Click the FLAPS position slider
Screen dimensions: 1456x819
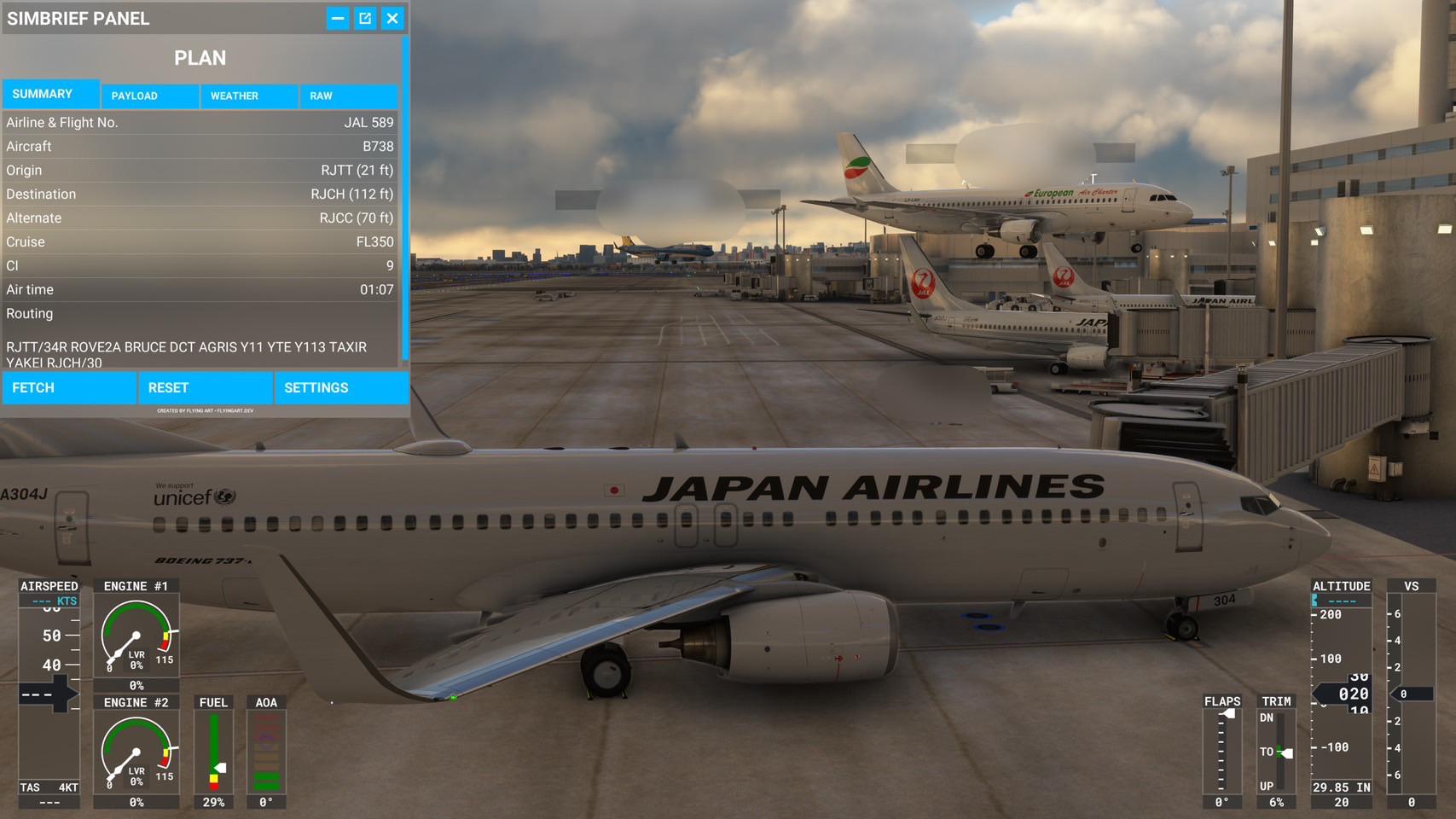1223,751
